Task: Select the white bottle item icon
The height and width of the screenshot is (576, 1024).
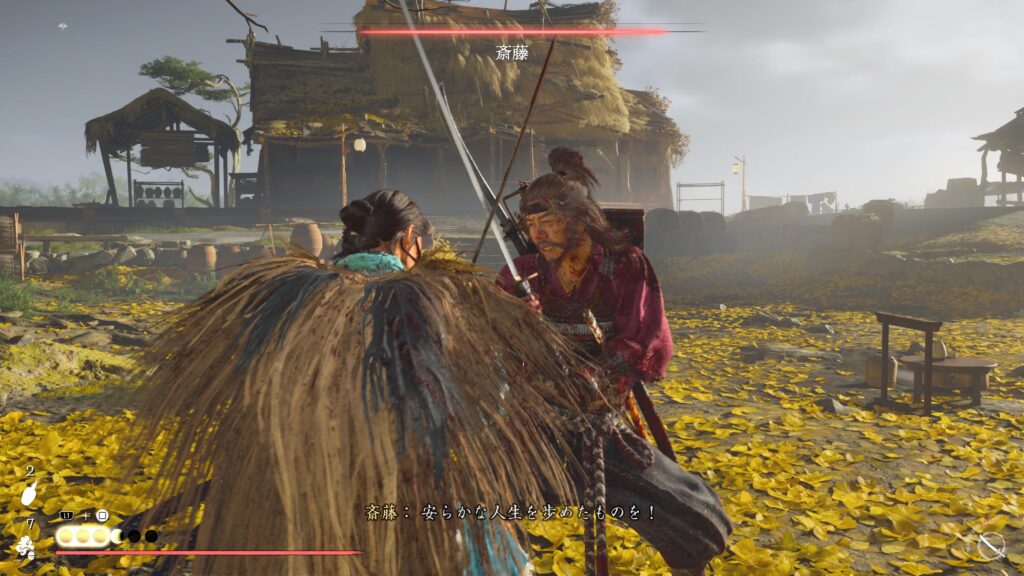Action: (30, 493)
